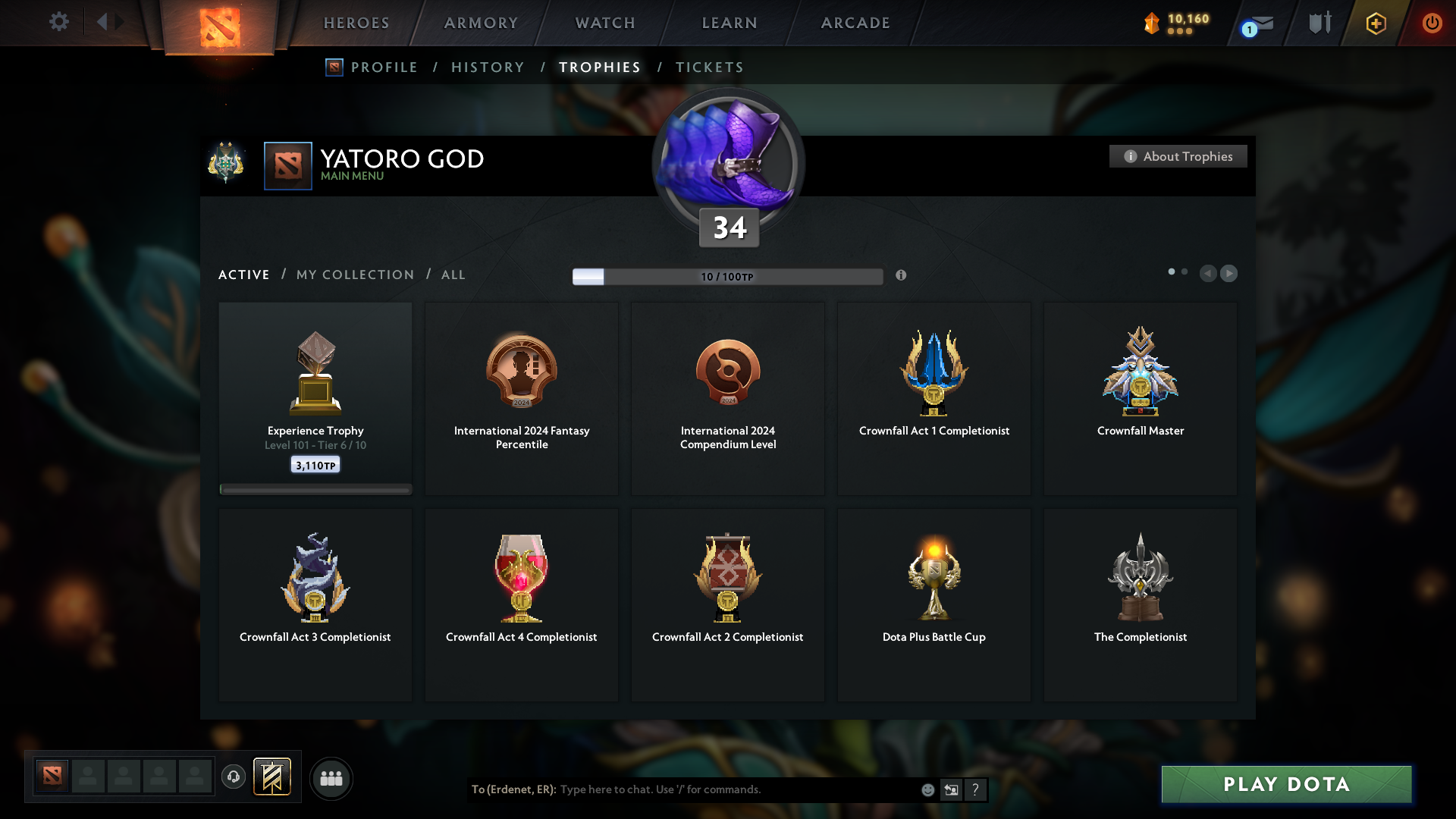Open the ARMORY menu

coord(479,23)
